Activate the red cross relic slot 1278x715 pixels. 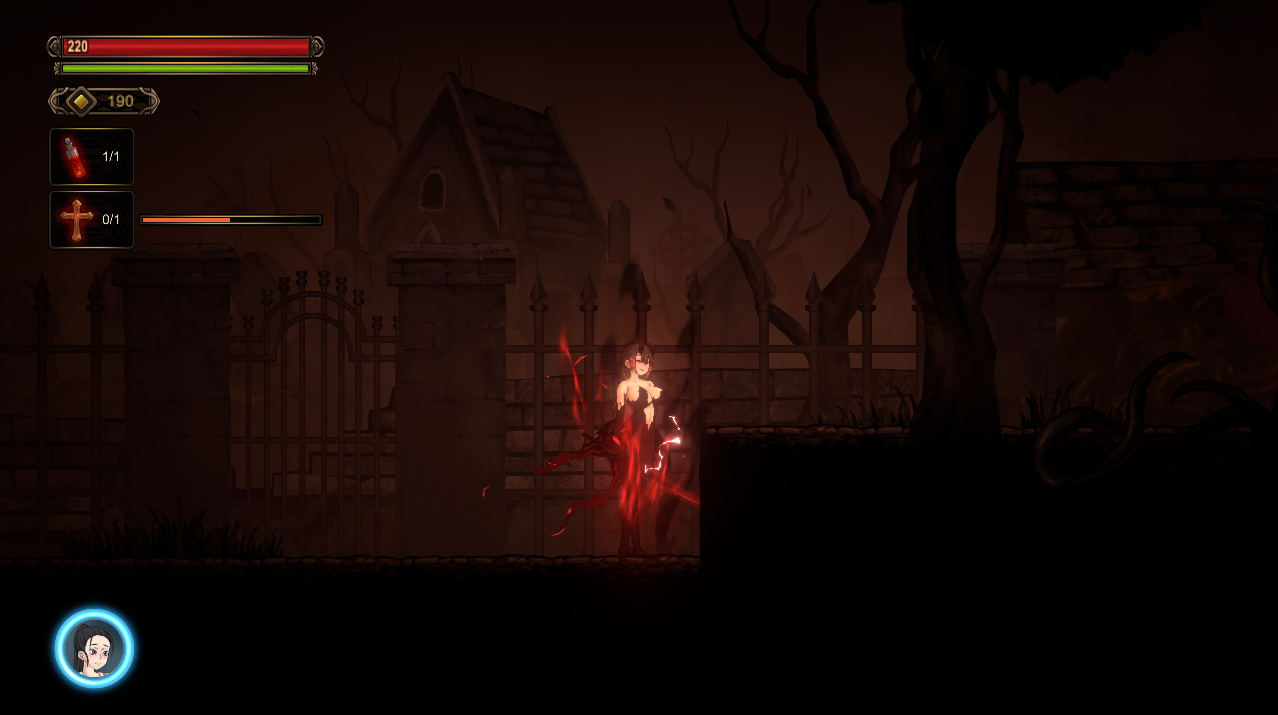(x=91, y=220)
